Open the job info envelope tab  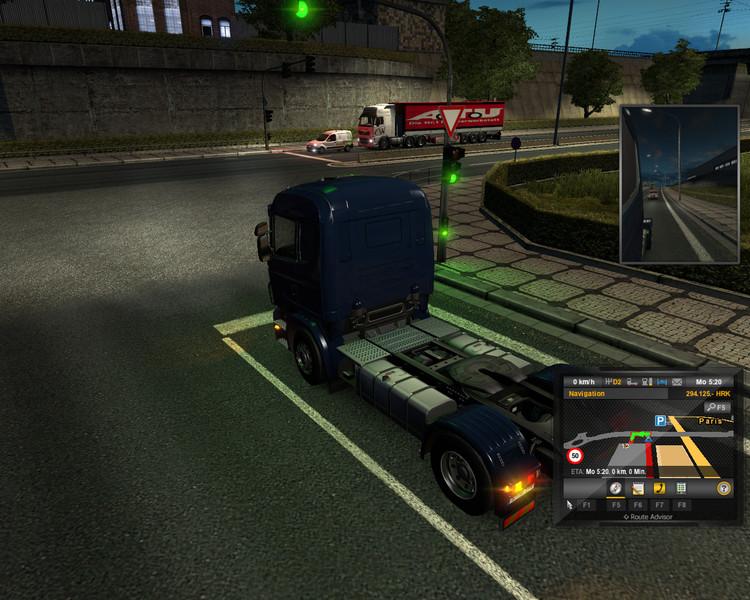click(x=637, y=488)
